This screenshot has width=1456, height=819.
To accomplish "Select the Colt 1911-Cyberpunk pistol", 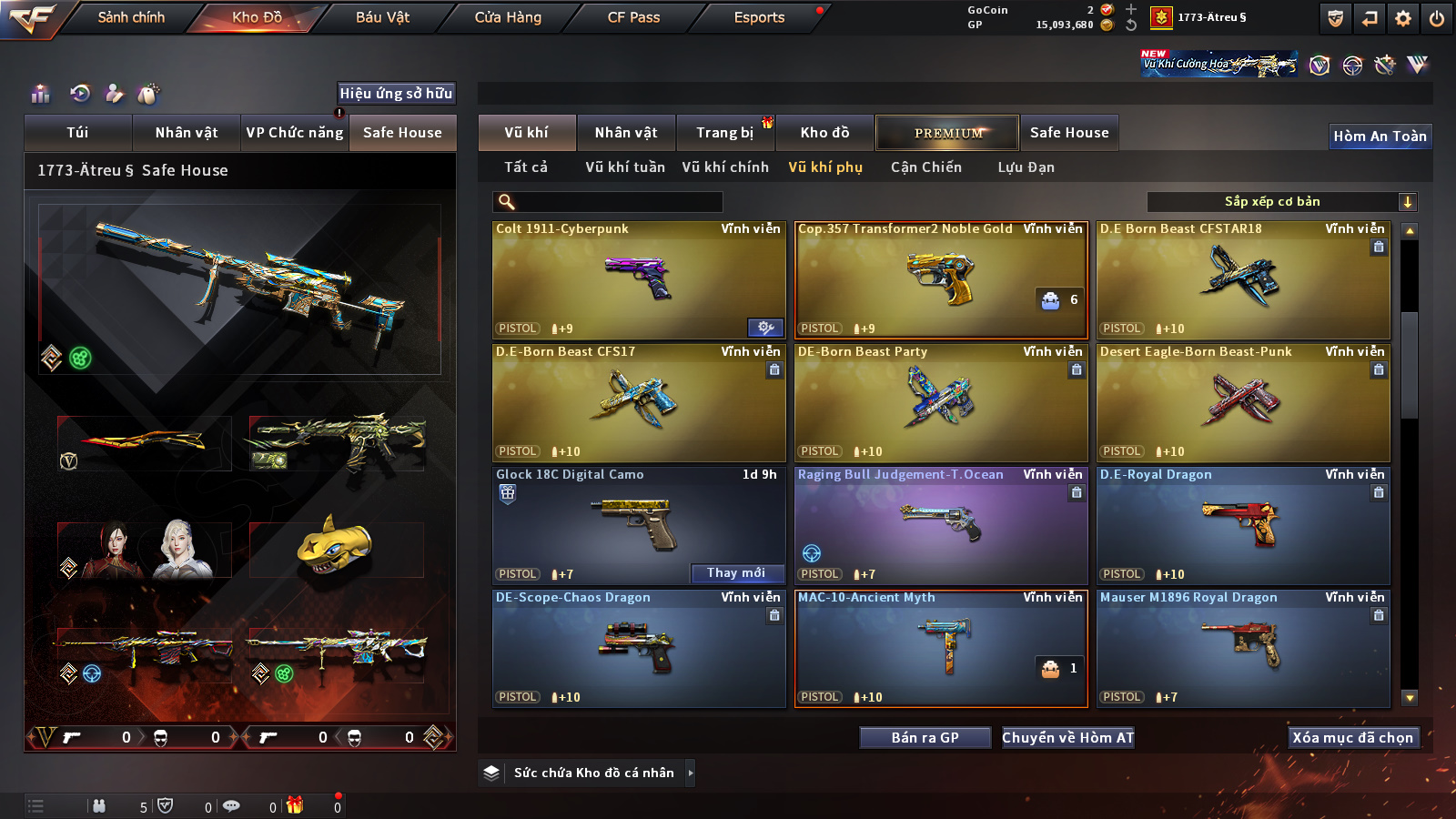I will click(x=639, y=280).
